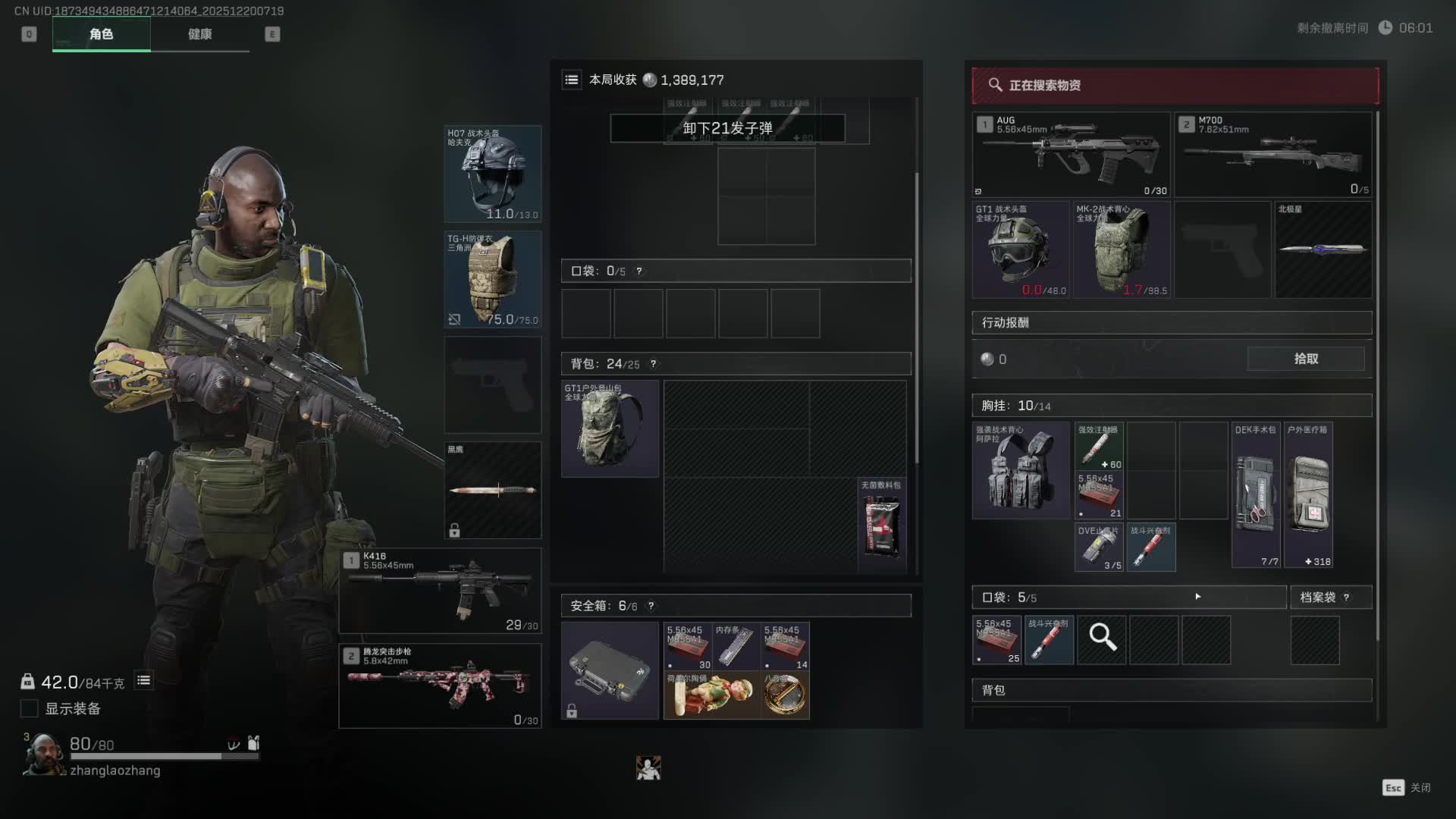Toggle the 显示装备 checkbox

tap(30, 708)
